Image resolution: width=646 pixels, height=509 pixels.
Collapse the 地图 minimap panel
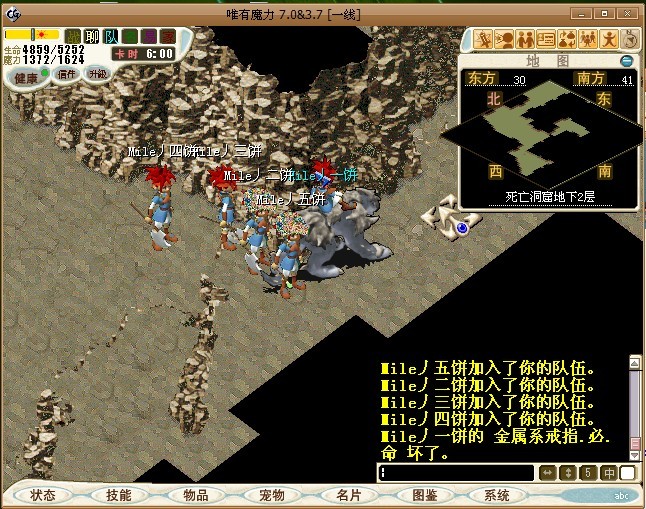[627, 61]
